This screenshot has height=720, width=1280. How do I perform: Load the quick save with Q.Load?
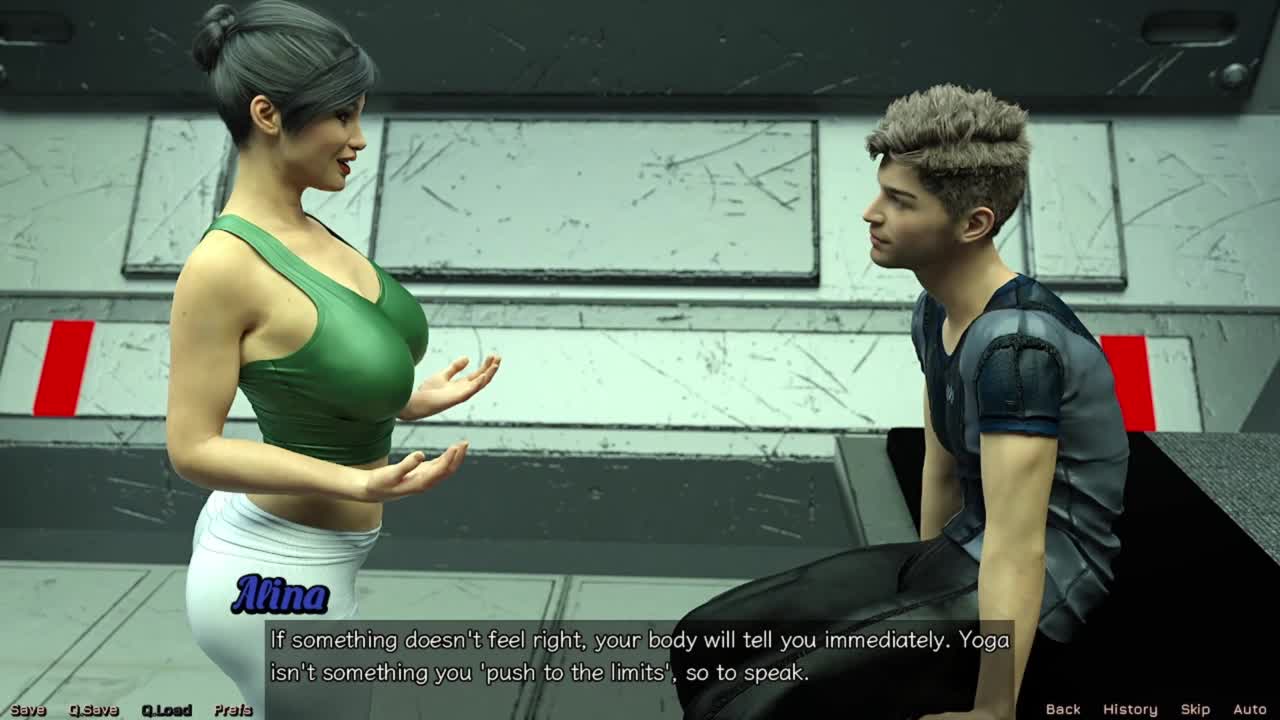[x=166, y=710]
